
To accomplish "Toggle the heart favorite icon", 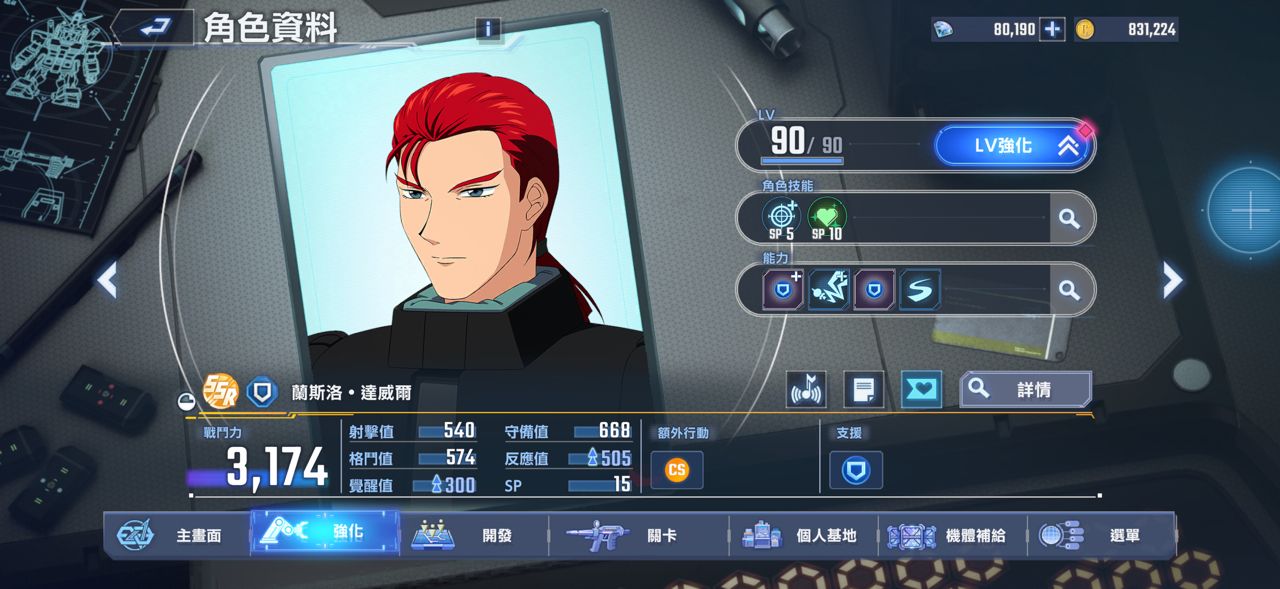I will point(921,390).
